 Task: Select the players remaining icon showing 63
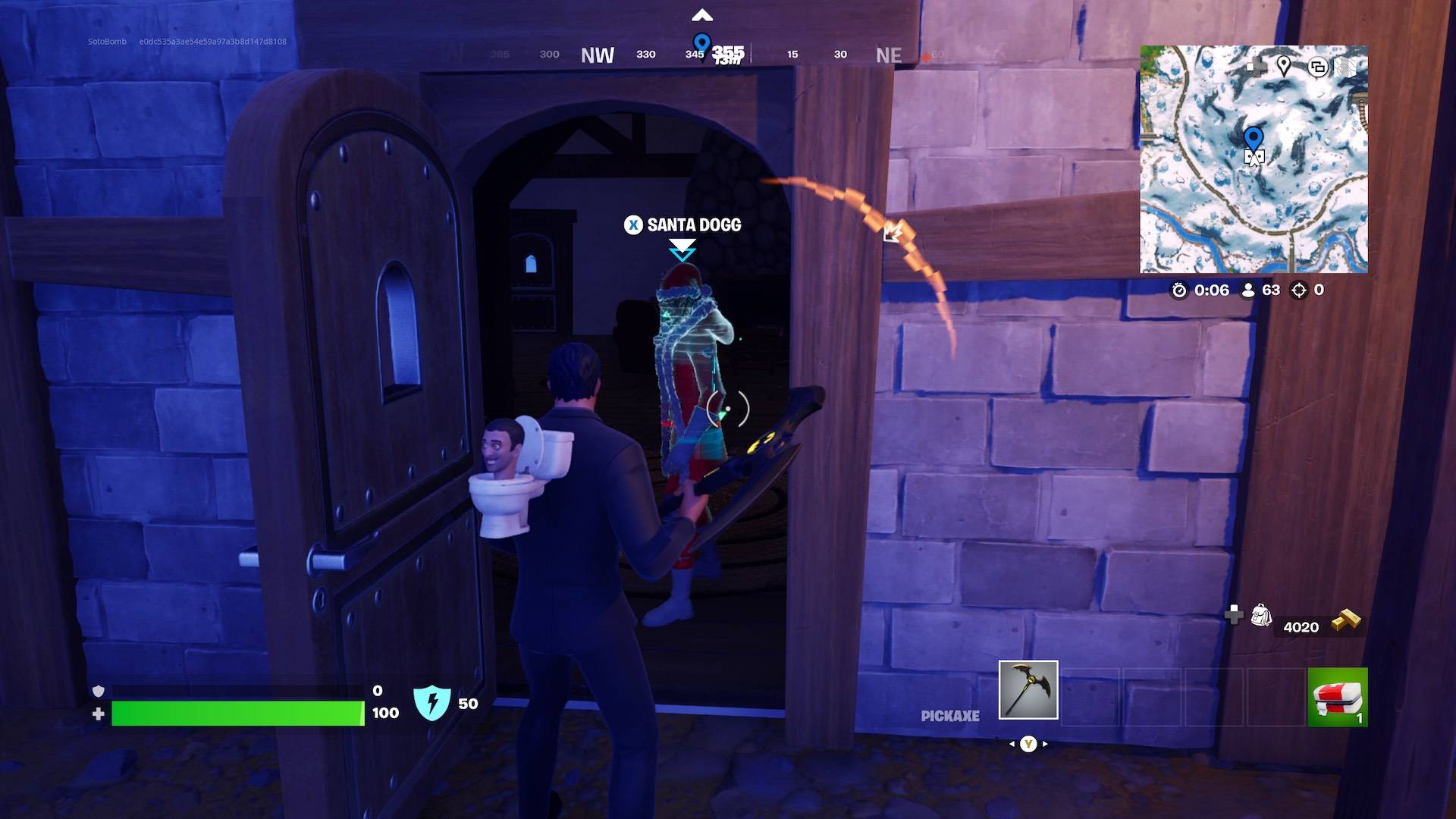pos(1248,290)
